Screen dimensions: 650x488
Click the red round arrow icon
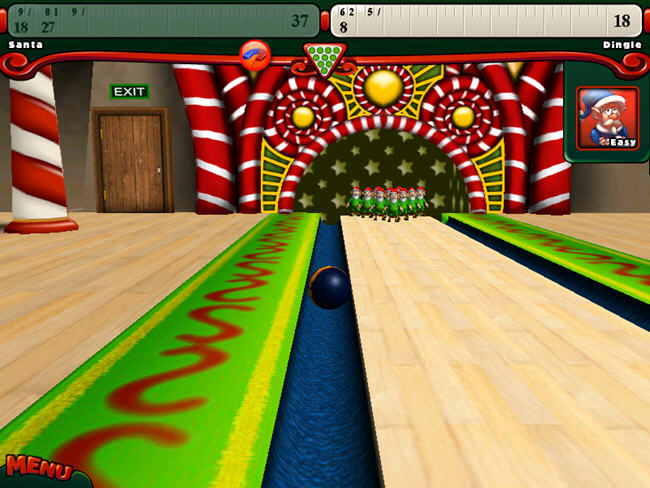coord(256,53)
